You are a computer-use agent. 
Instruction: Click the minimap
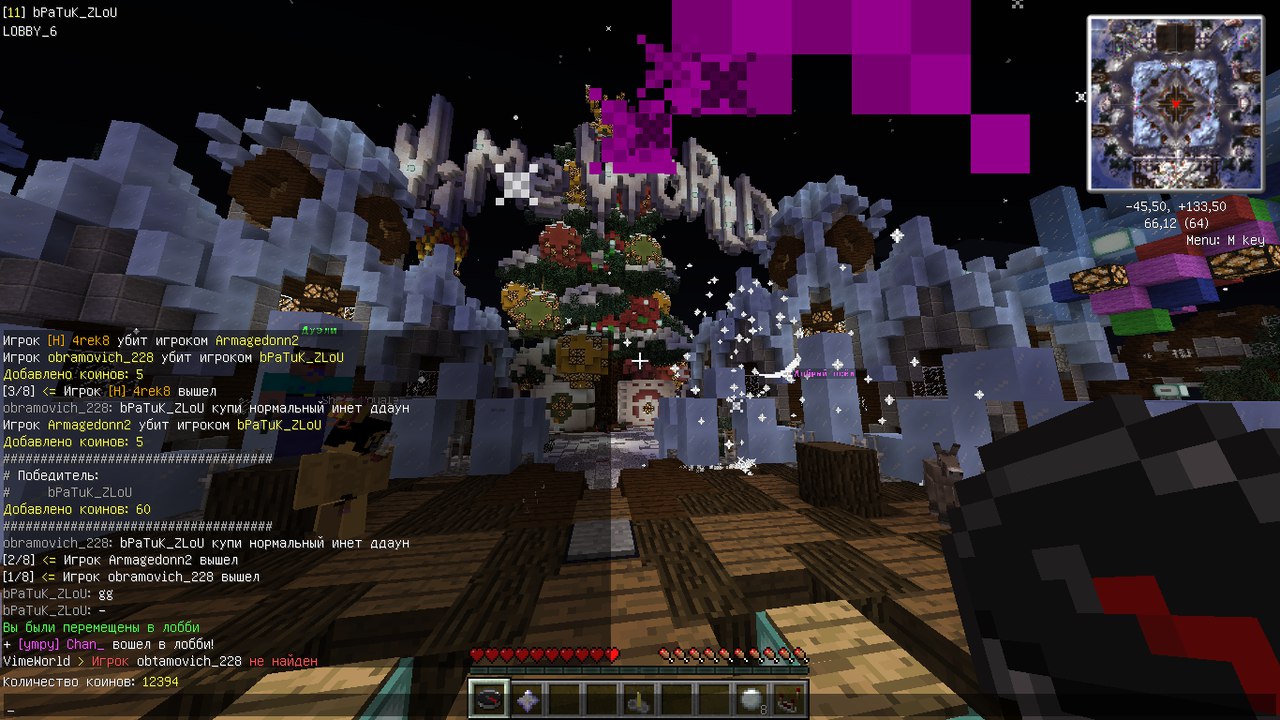pos(1175,103)
